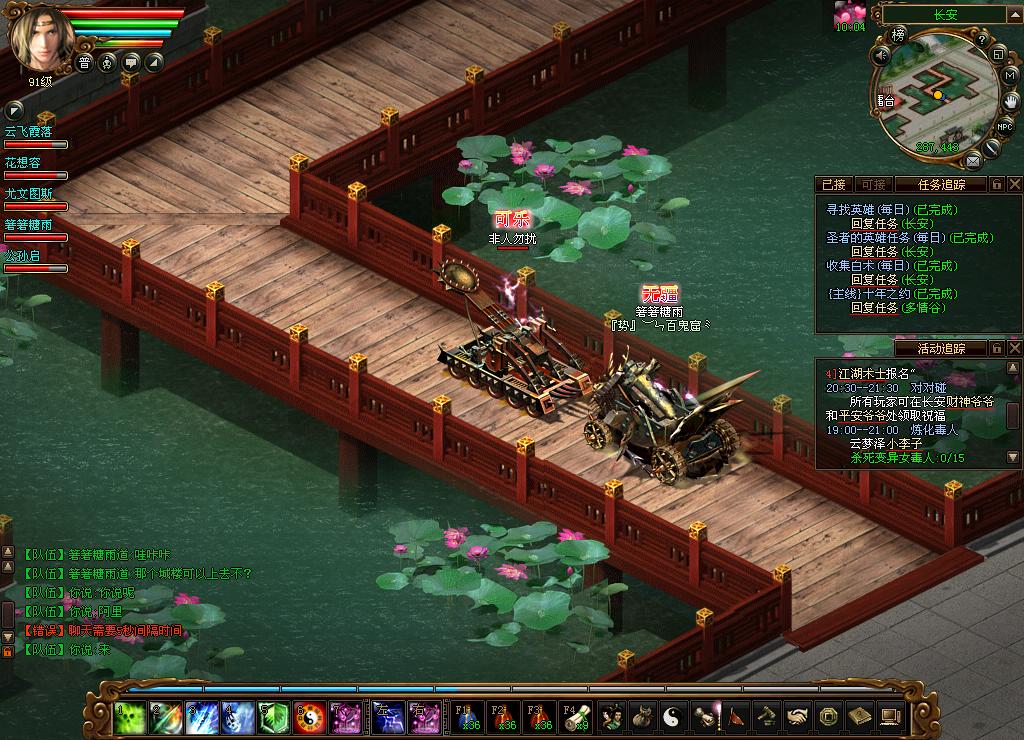Activate the yin-yang skill in slot 6
The image size is (1024, 740).
tap(309, 716)
